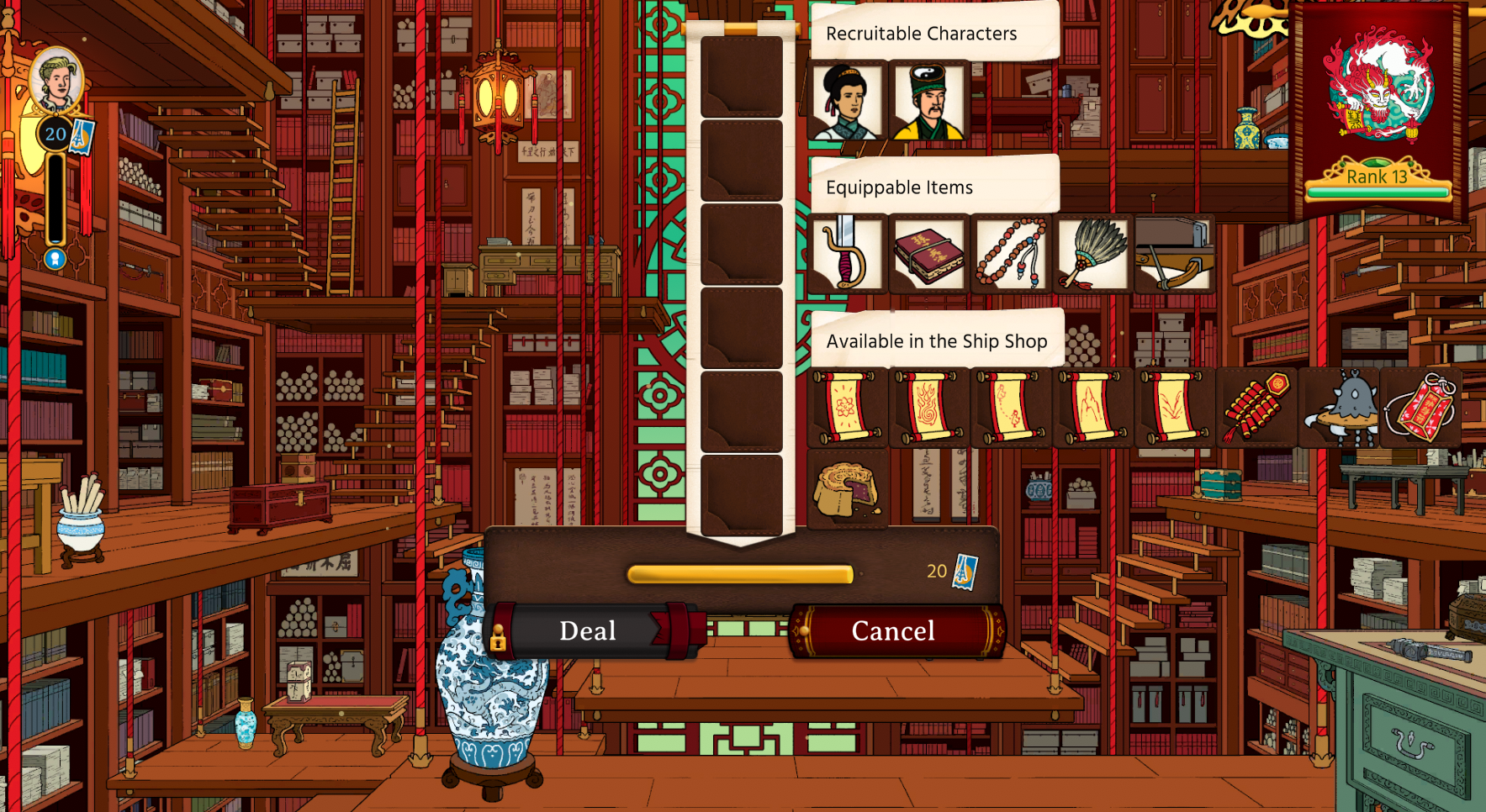This screenshot has height=812, width=1486.
Task: Choose the recruitable man in yellow robe
Action: pyautogui.click(x=928, y=102)
